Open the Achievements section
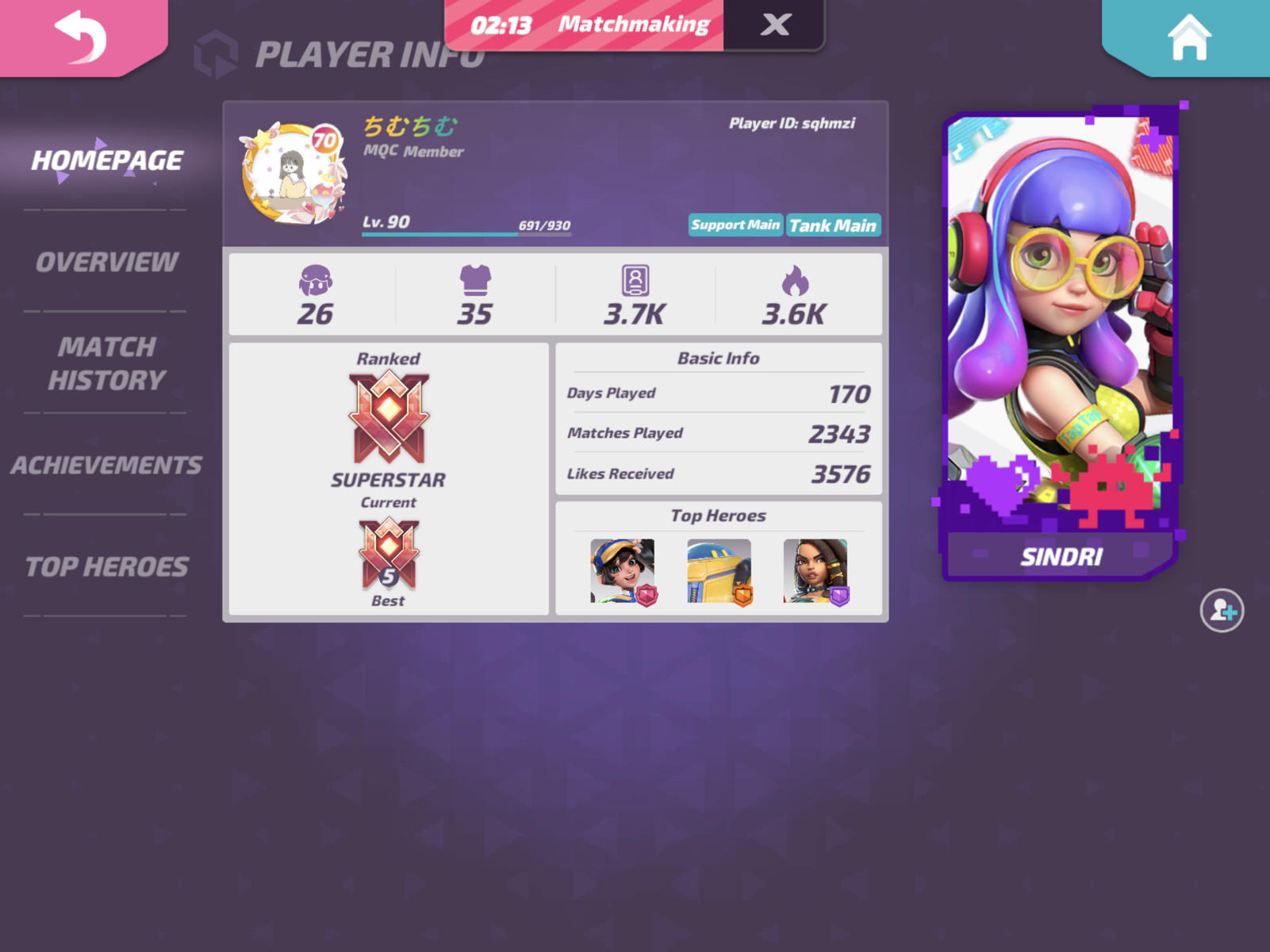 pos(106,464)
